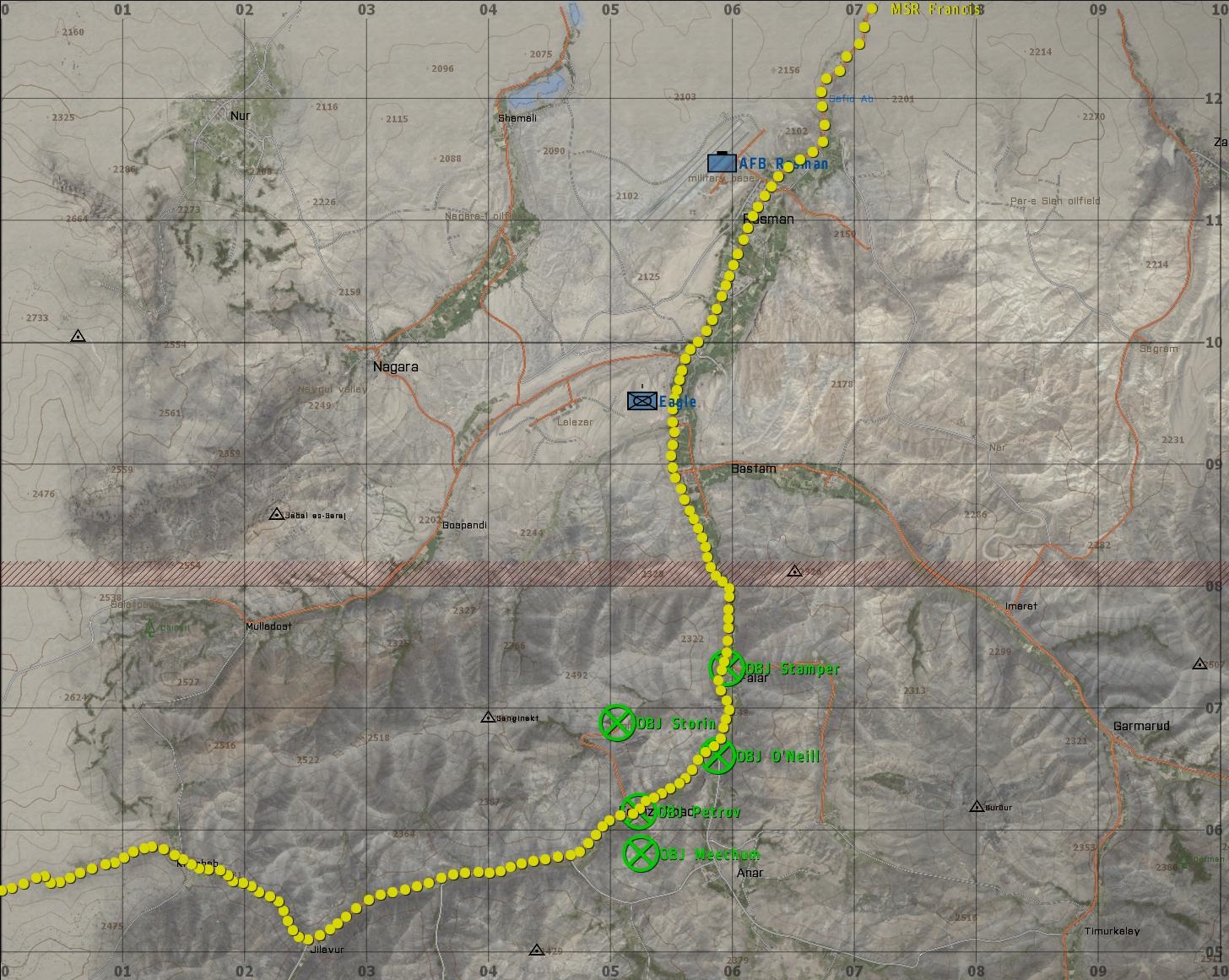Choose the OBJ Petrov objective marker
The height and width of the screenshot is (980, 1229).
tap(639, 811)
